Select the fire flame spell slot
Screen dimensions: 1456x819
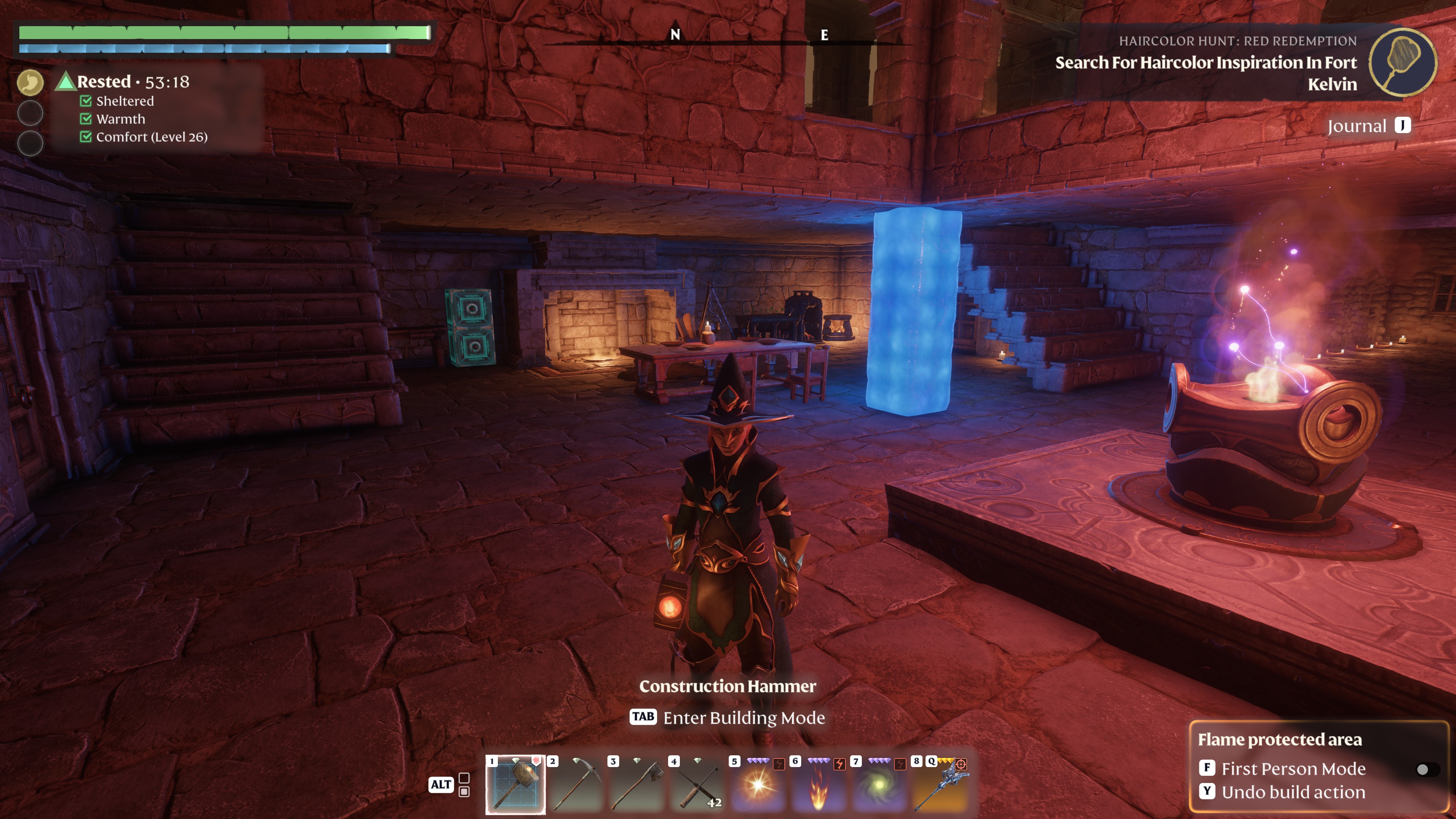pyautogui.click(x=819, y=784)
